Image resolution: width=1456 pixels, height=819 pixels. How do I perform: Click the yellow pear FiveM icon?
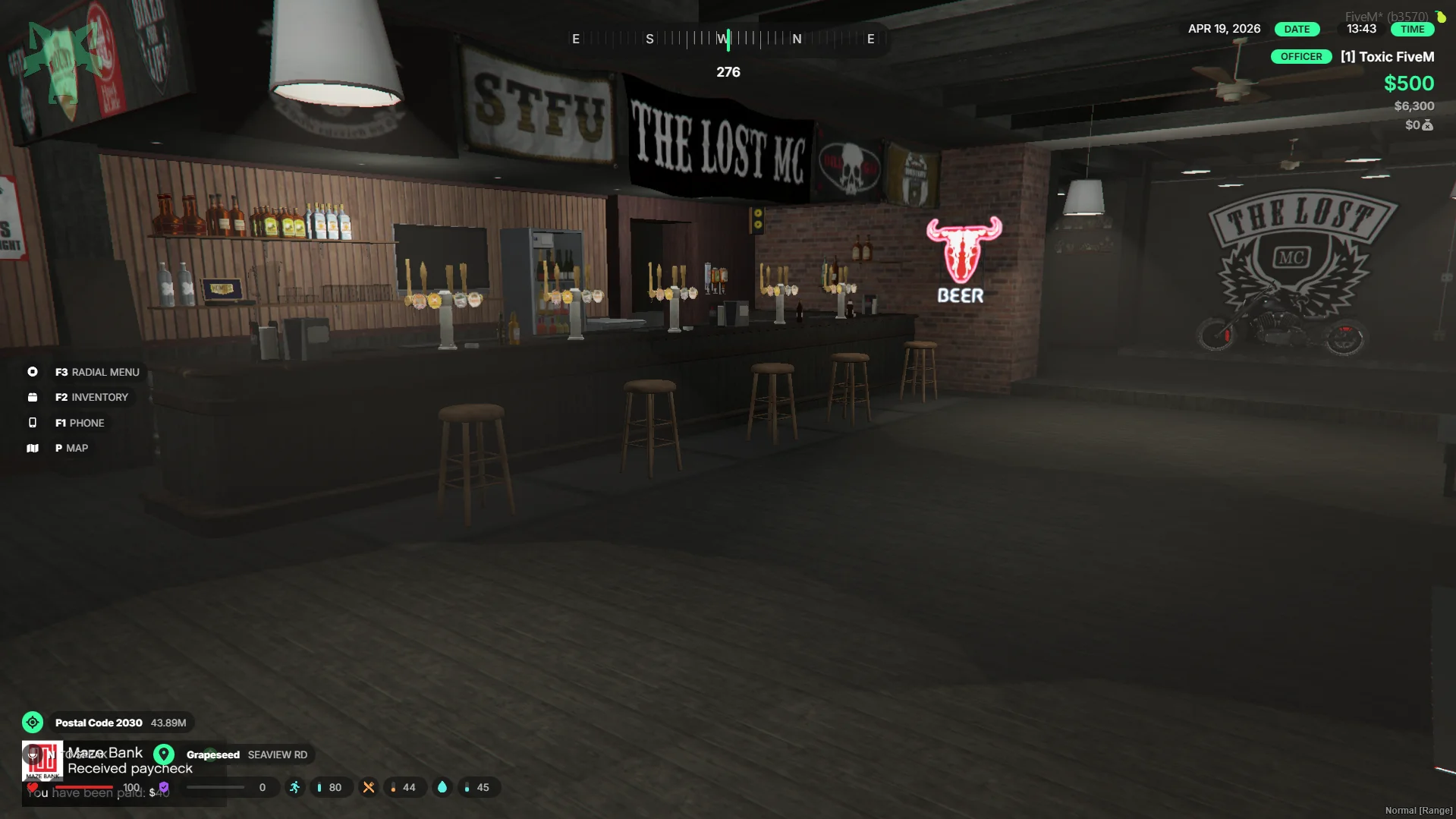pyautogui.click(x=1440, y=16)
